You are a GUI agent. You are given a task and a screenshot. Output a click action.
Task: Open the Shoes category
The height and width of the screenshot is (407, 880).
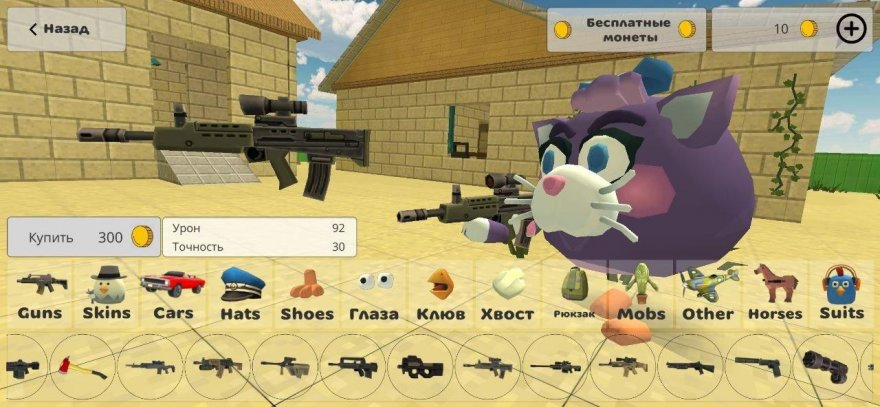pos(307,294)
